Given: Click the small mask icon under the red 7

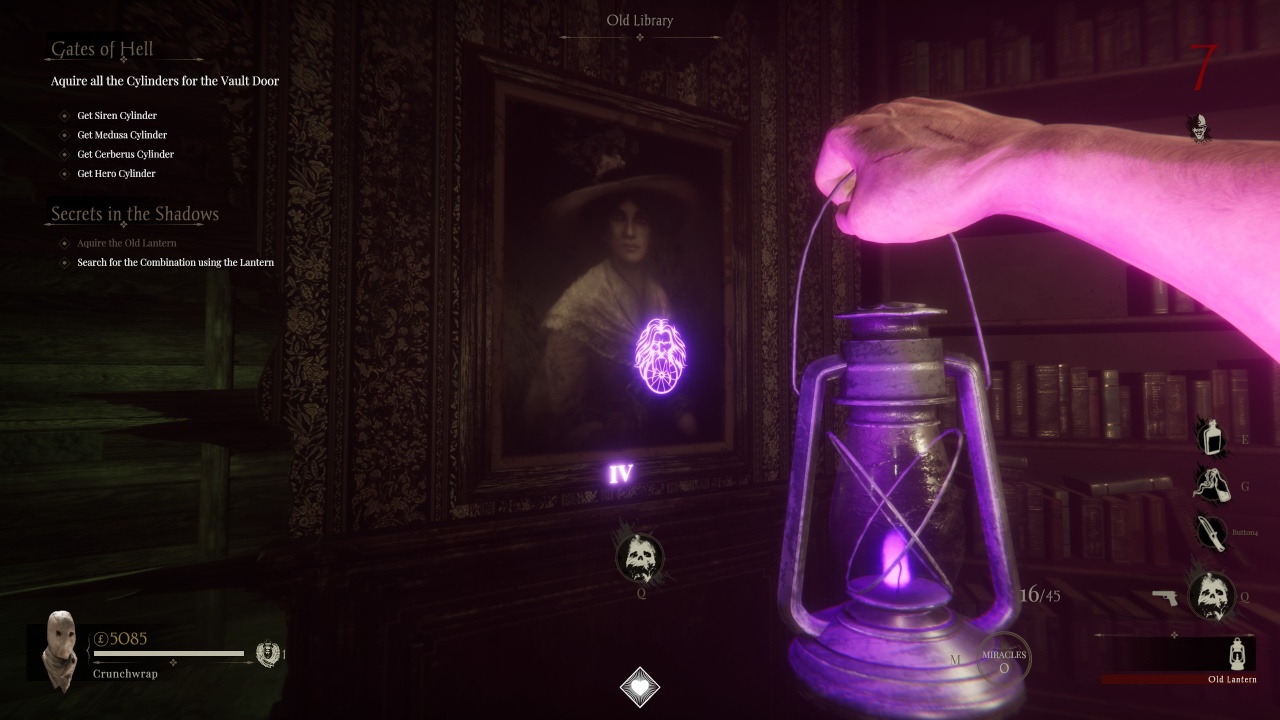Looking at the screenshot, I should (x=1198, y=127).
